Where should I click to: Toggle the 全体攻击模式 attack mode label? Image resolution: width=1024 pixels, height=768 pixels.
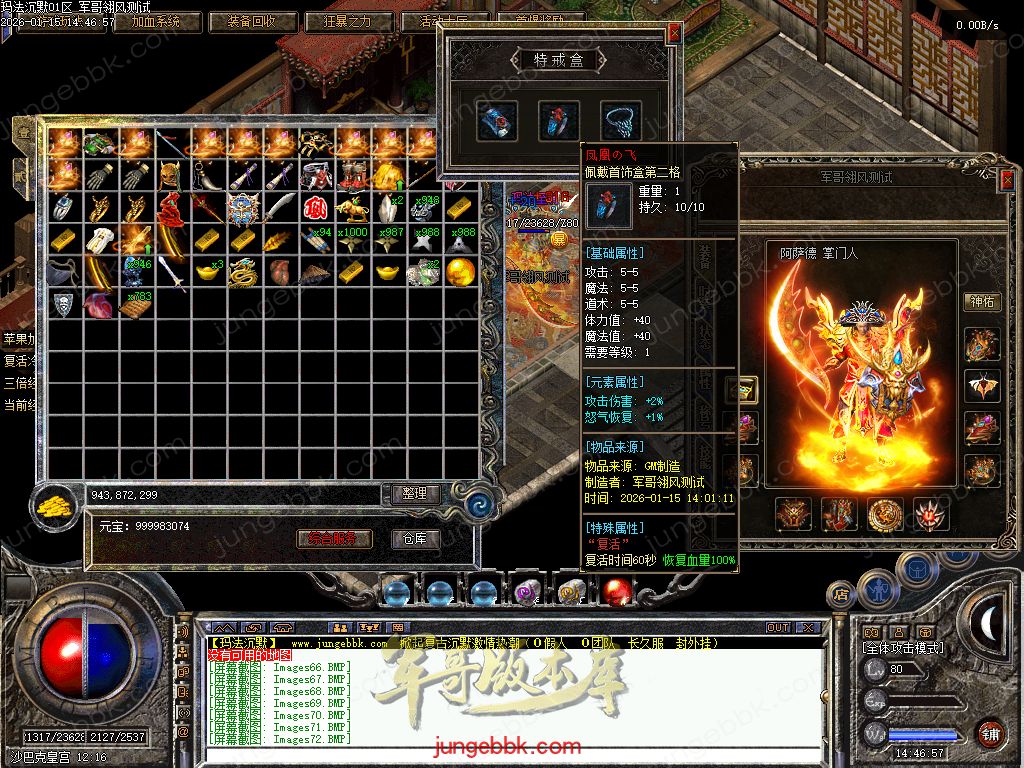point(902,648)
